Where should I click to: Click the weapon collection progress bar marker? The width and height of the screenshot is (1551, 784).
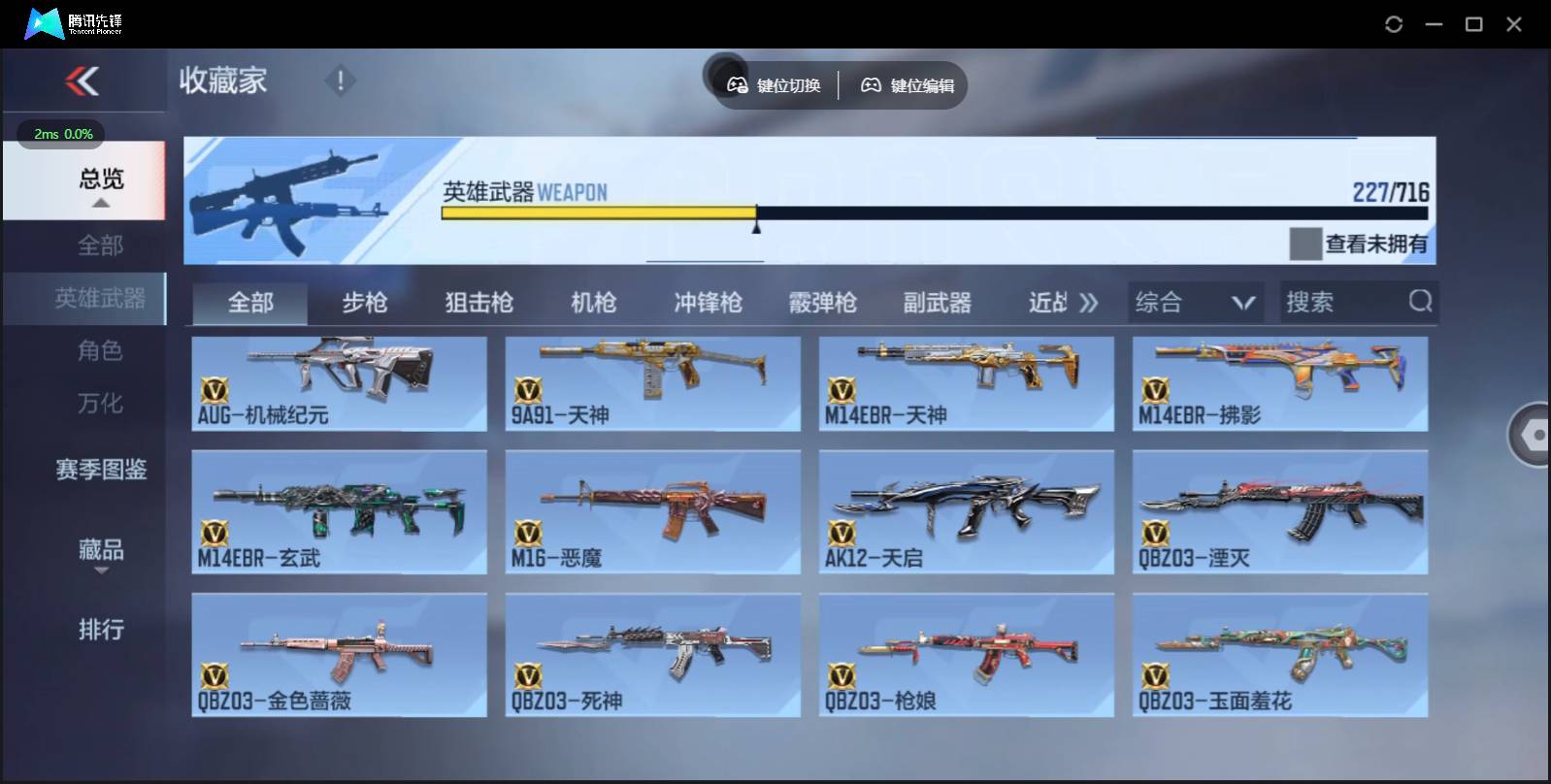click(756, 223)
